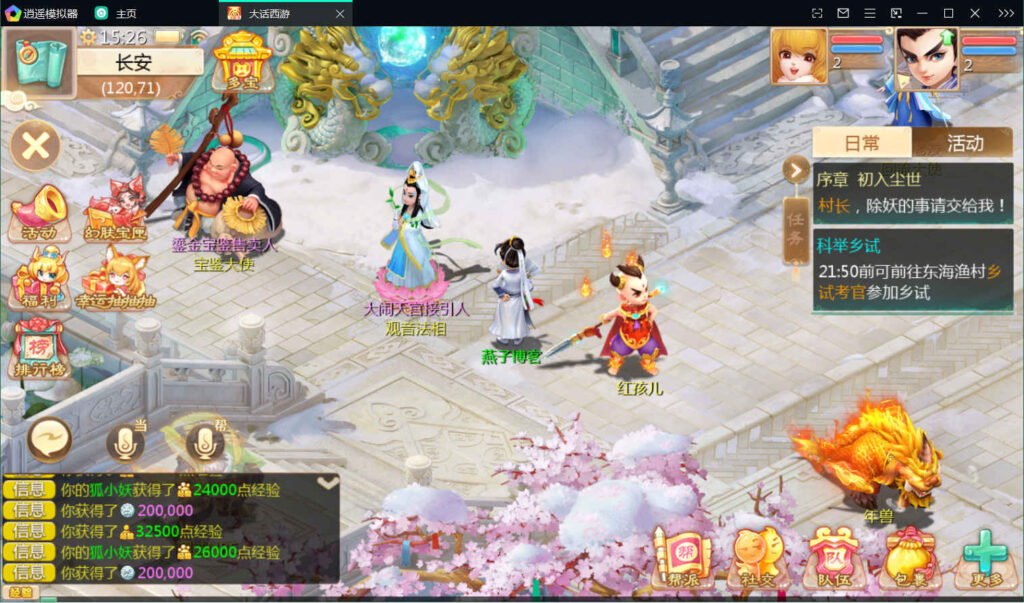Screen dimensions: 1024x603
Task: Close the side menu with the X button
Action: pyautogui.click(x=36, y=147)
